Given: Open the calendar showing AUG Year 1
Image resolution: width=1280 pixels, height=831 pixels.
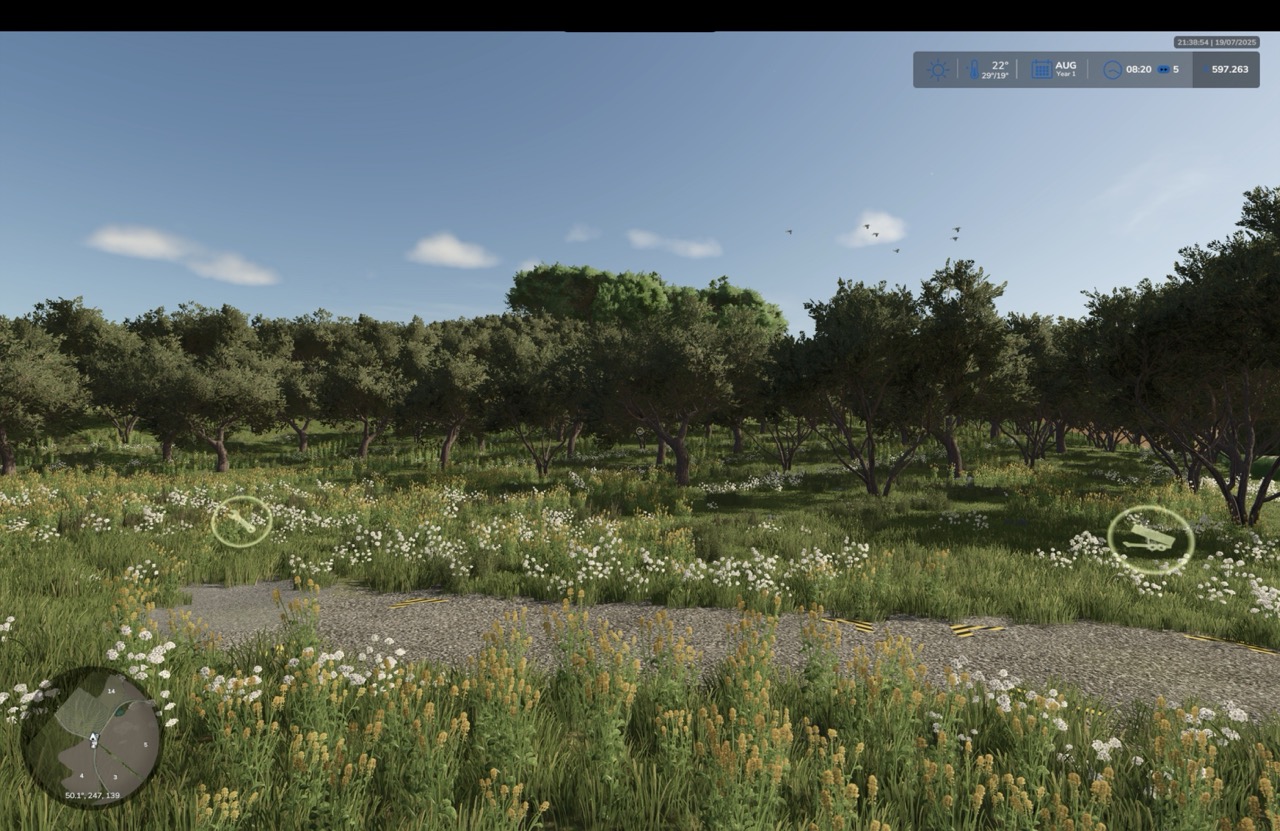Looking at the screenshot, I should pyautogui.click(x=1041, y=69).
